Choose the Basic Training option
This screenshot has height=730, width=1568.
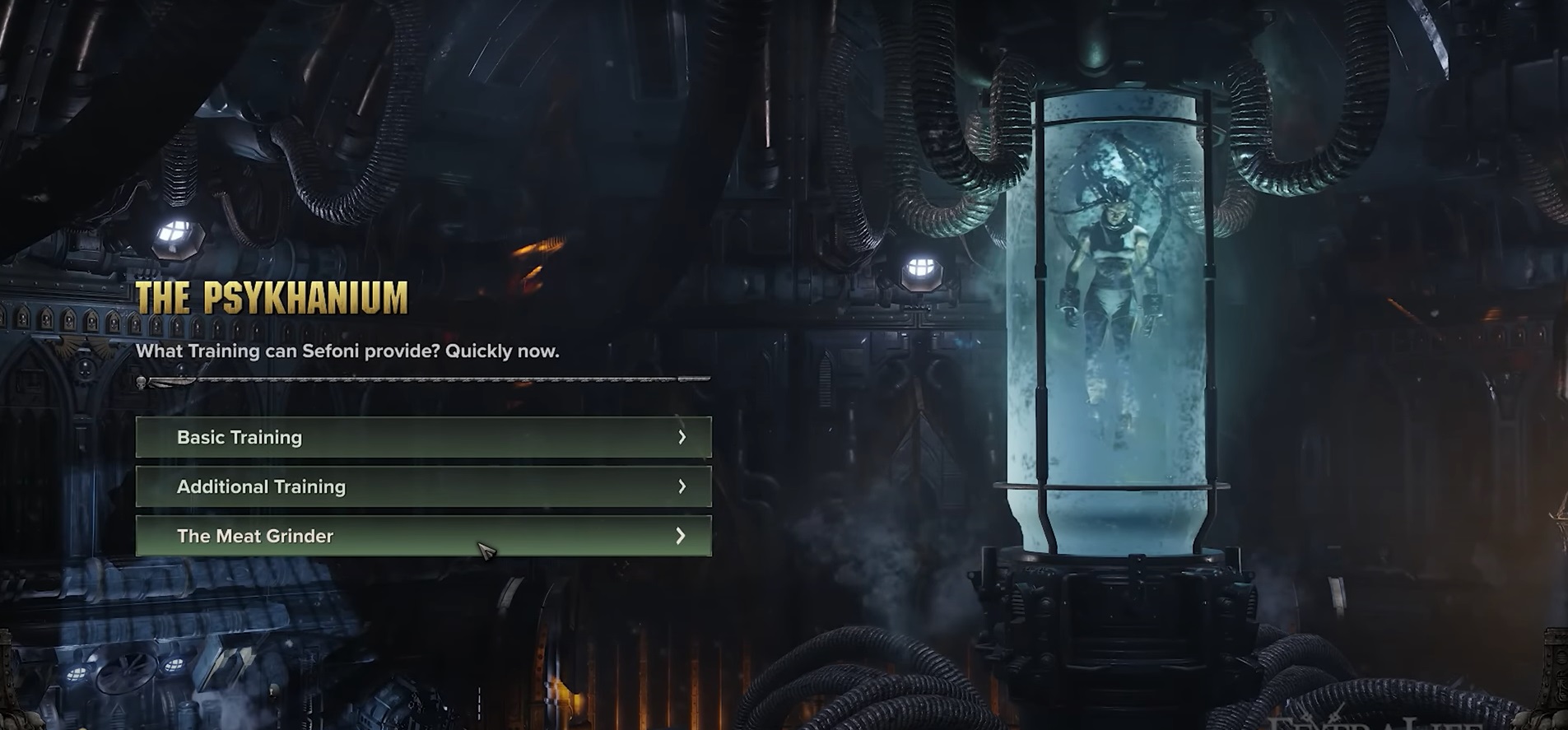(x=423, y=437)
